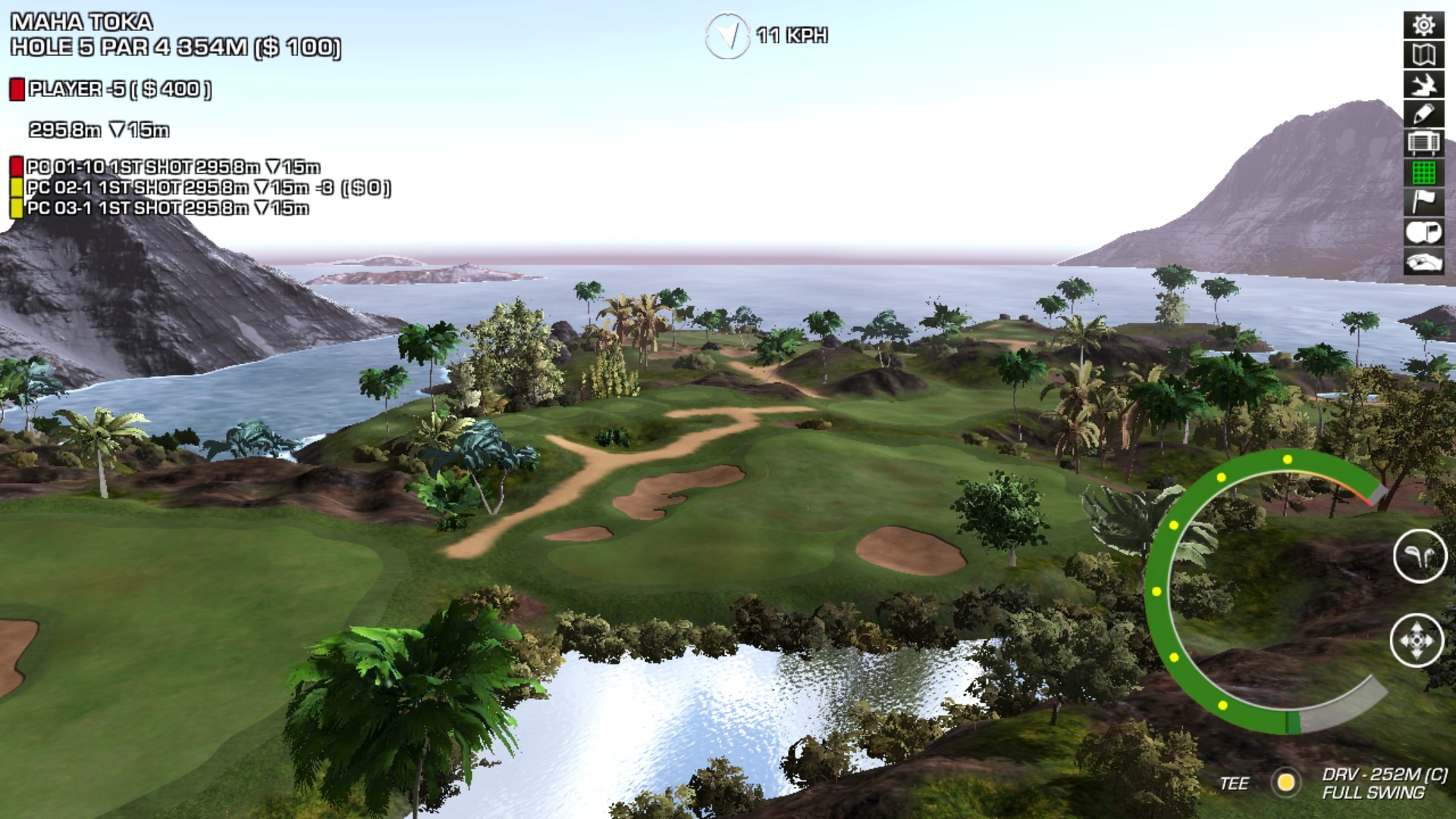Open club selection with golf clubs button
The image size is (1456, 819).
[1420, 557]
